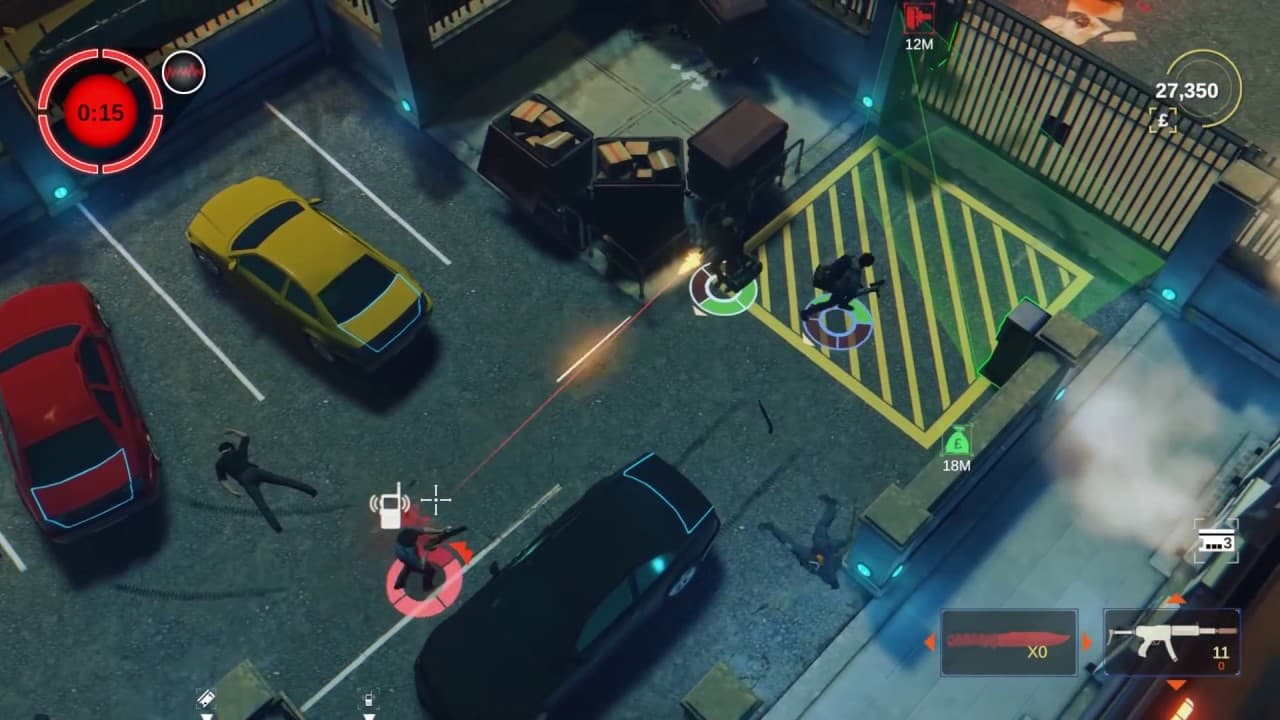The width and height of the screenshot is (1280, 720).
Task: Click the orange arrow above the rifle slot
Action: pyautogui.click(x=1176, y=598)
